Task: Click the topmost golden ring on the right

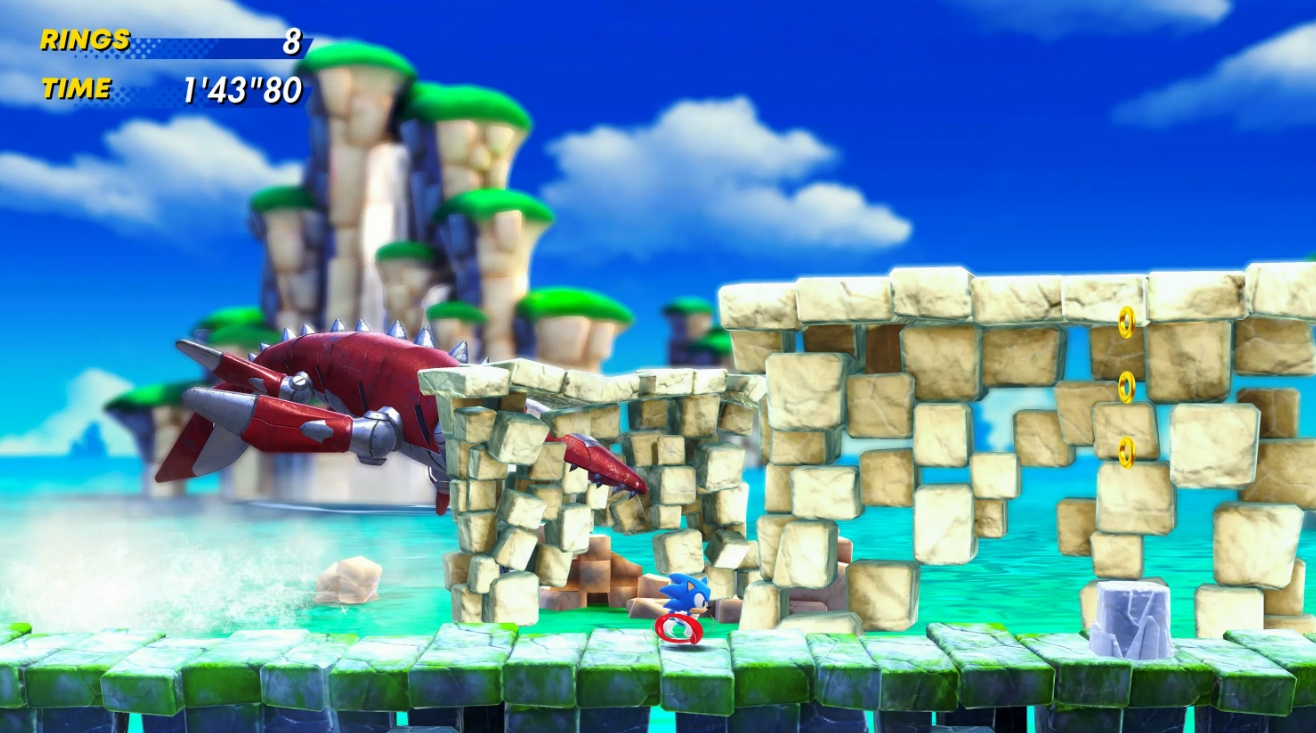Action: tap(1126, 321)
